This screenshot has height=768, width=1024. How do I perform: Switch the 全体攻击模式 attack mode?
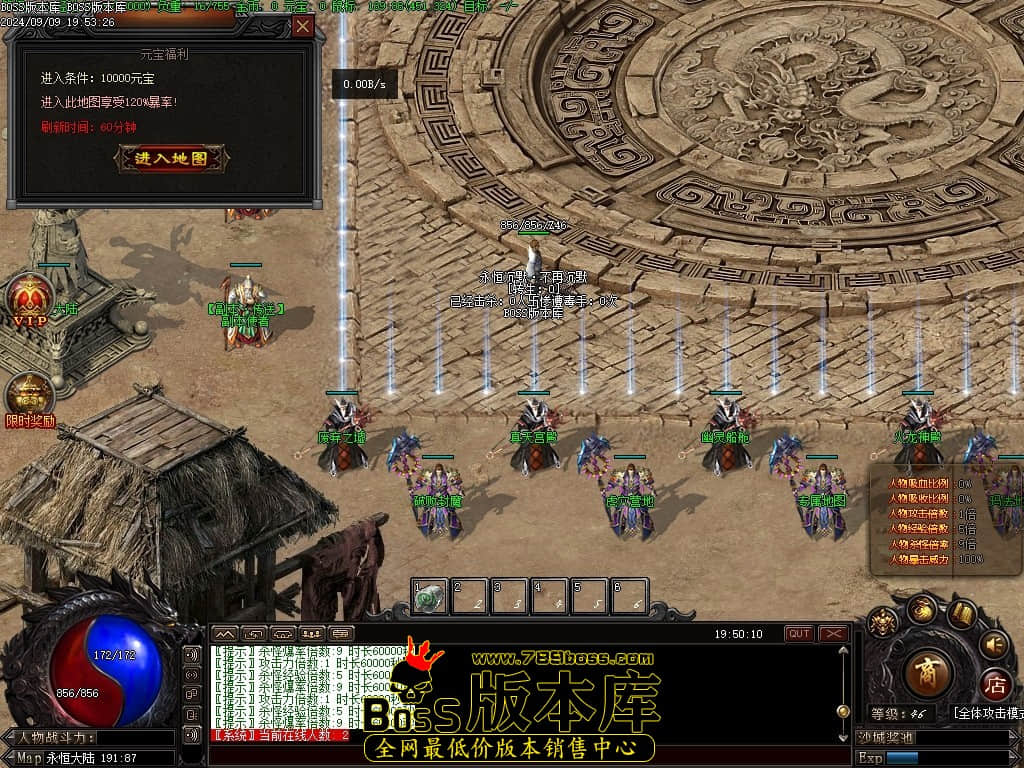988,713
